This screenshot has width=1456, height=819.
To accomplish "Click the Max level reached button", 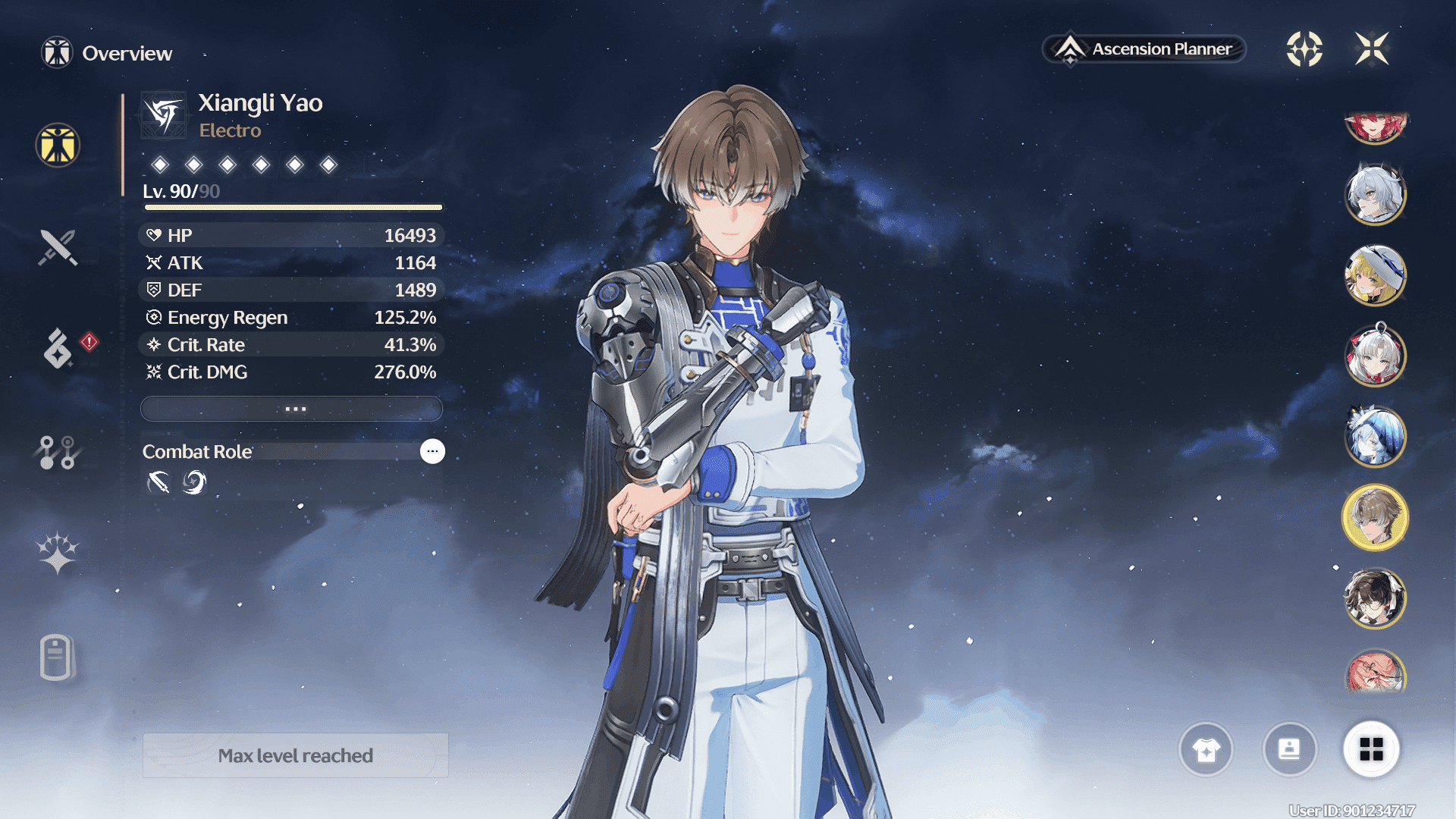I will click(x=295, y=755).
